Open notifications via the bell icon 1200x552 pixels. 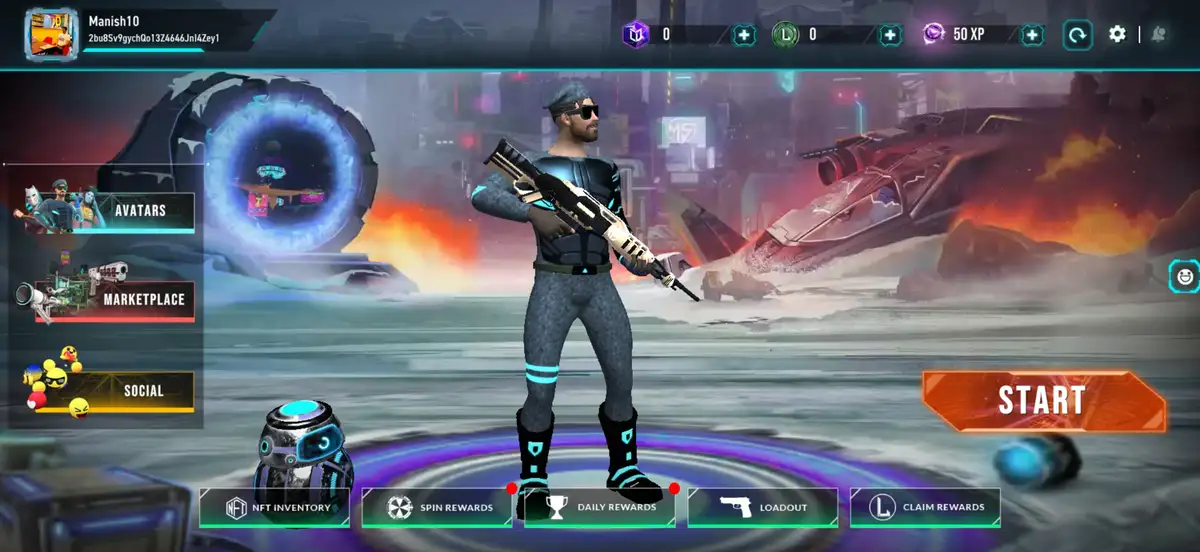[1158, 34]
